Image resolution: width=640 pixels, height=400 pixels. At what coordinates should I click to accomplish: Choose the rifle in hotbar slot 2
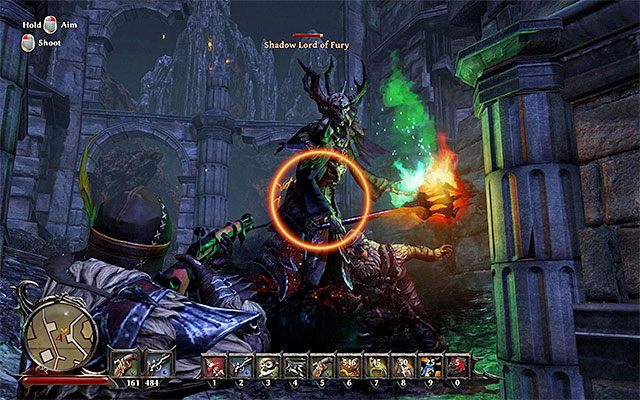242,366
